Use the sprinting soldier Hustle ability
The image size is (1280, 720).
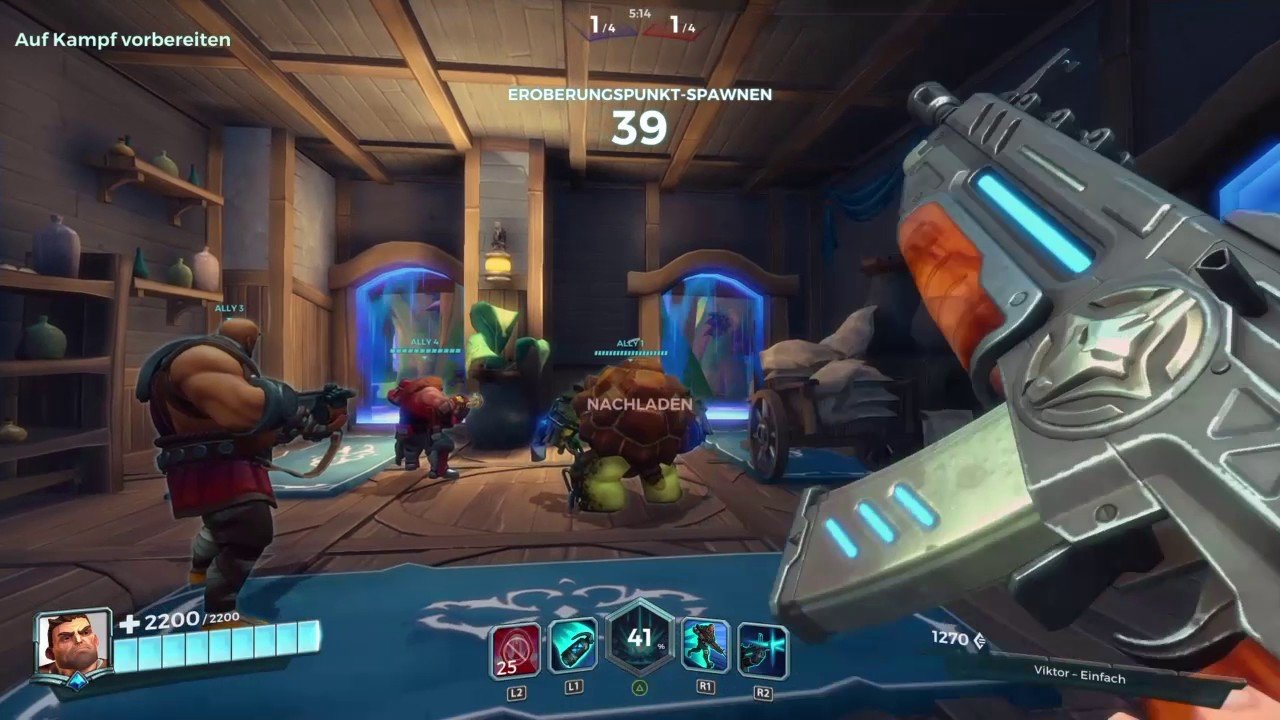pyautogui.click(x=706, y=646)
